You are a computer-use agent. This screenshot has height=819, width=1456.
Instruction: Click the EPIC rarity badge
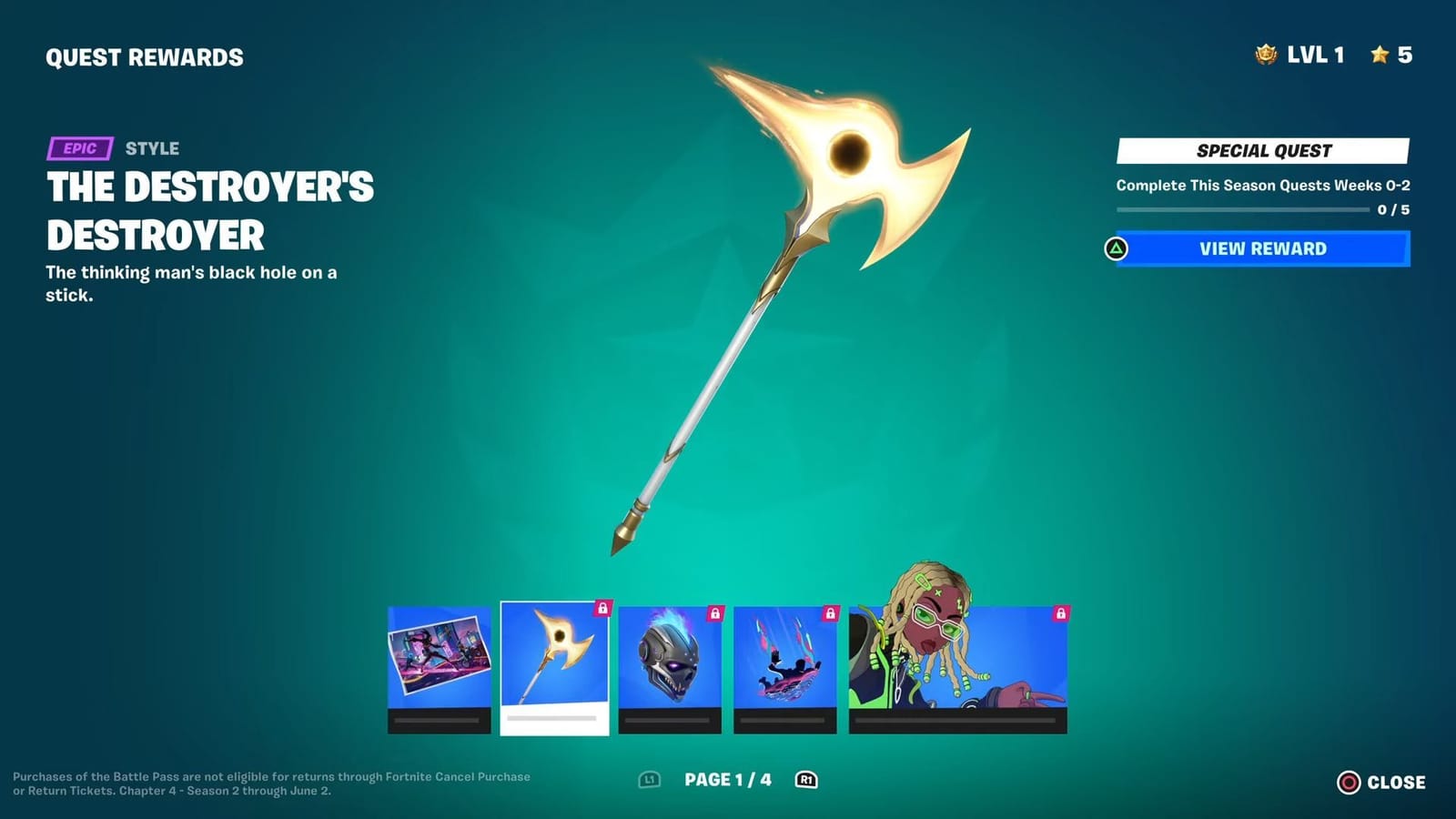[80, 147]
